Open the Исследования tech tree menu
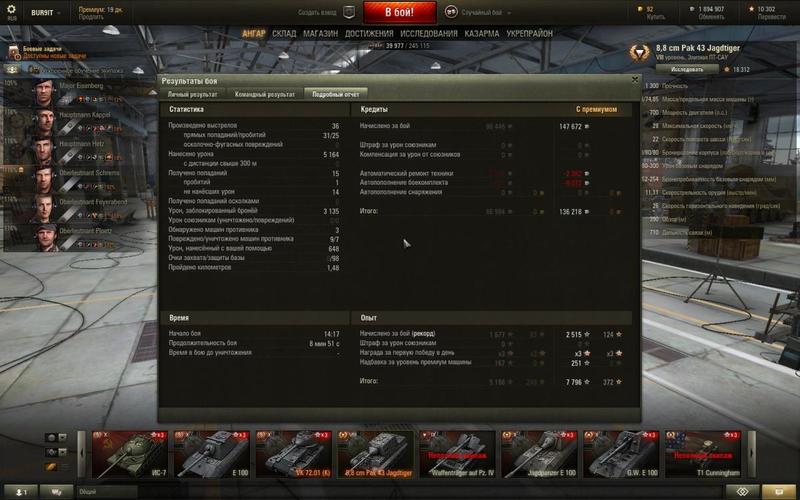 coord(429,33)
